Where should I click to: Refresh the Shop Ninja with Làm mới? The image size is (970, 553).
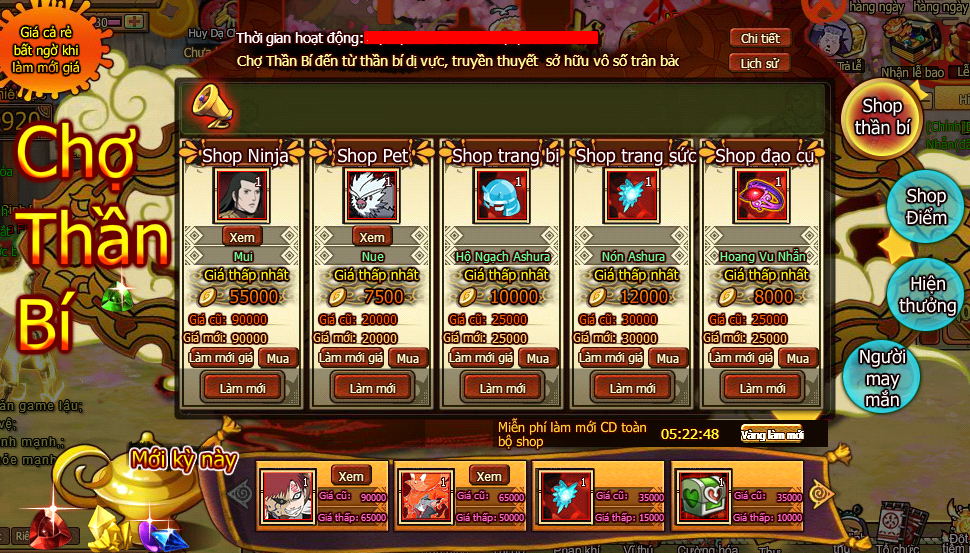click(243, 388)
